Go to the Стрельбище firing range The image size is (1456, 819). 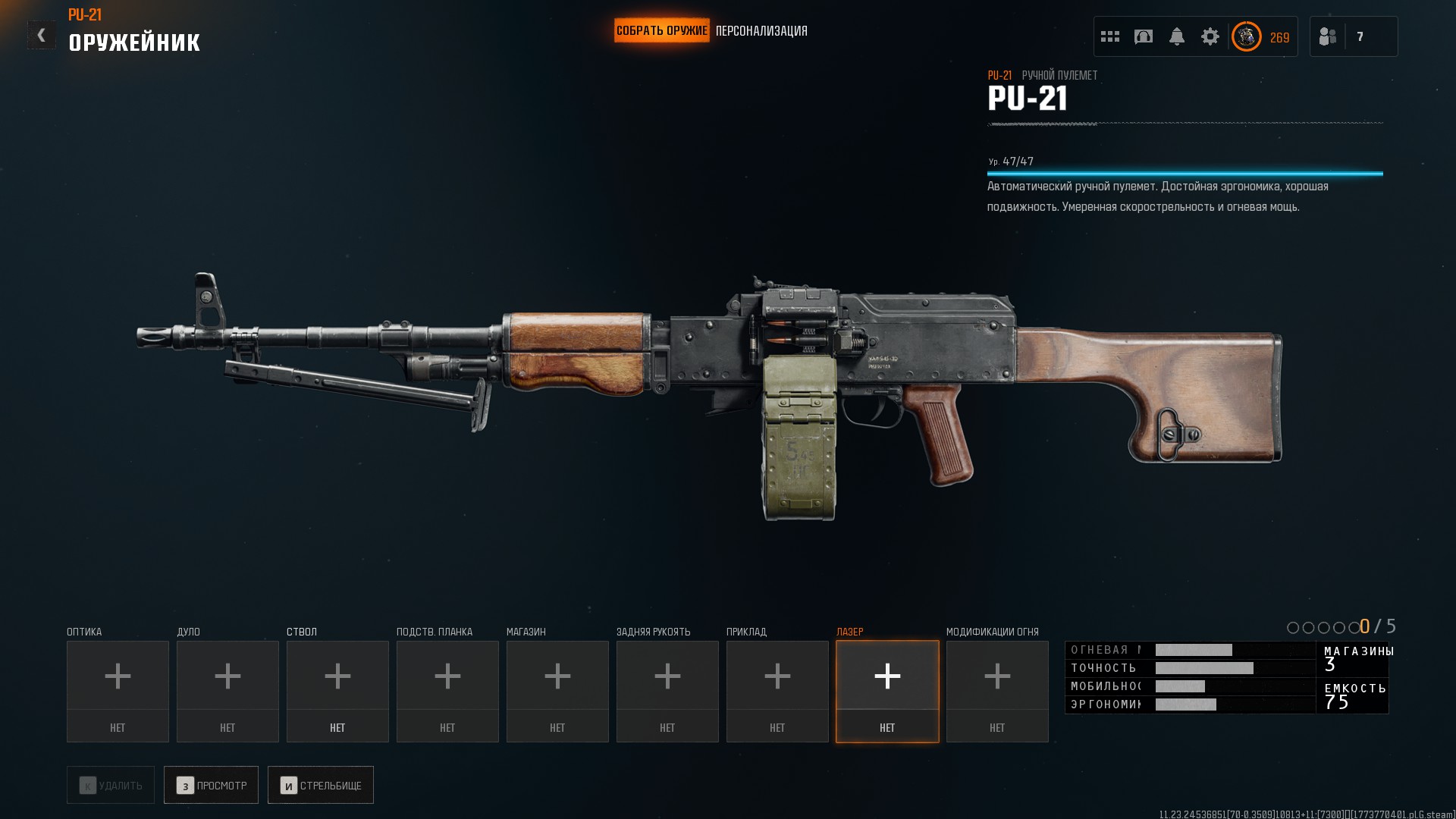pyautogui.click(x=320, y=786)
